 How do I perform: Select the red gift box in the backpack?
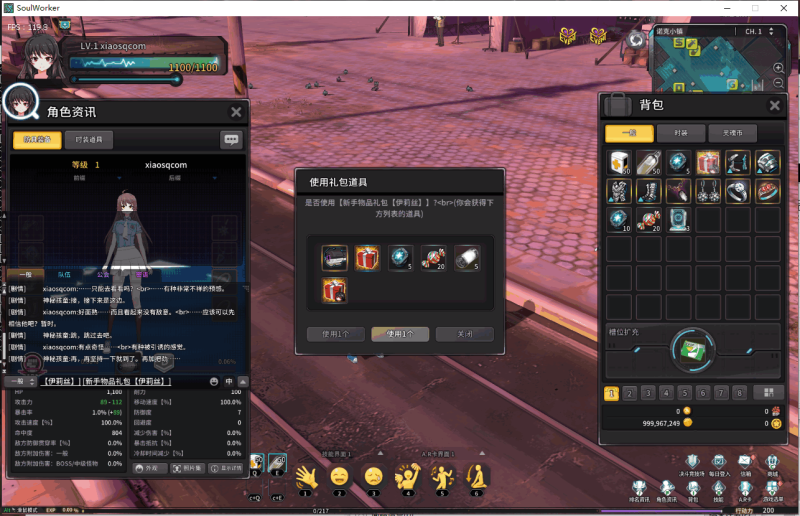pyautogui.click(x=708, y=162)
